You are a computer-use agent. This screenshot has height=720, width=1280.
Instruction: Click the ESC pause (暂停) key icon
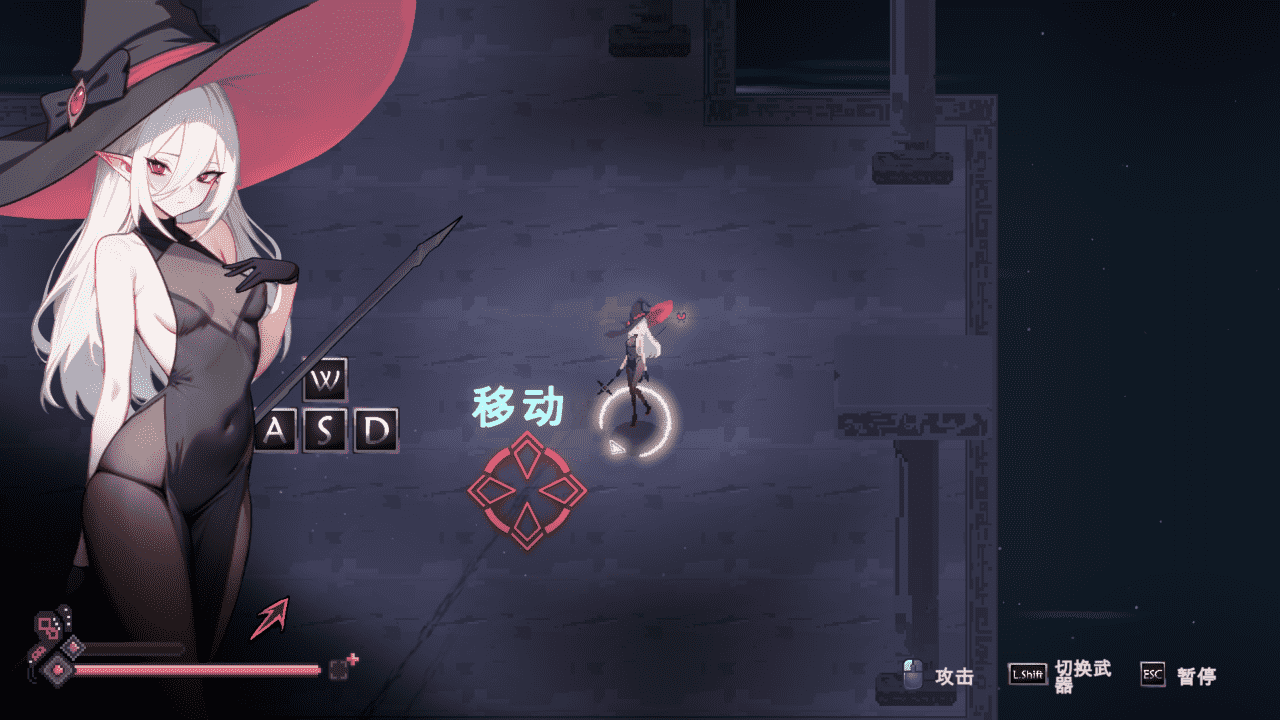coord(1152,675)
